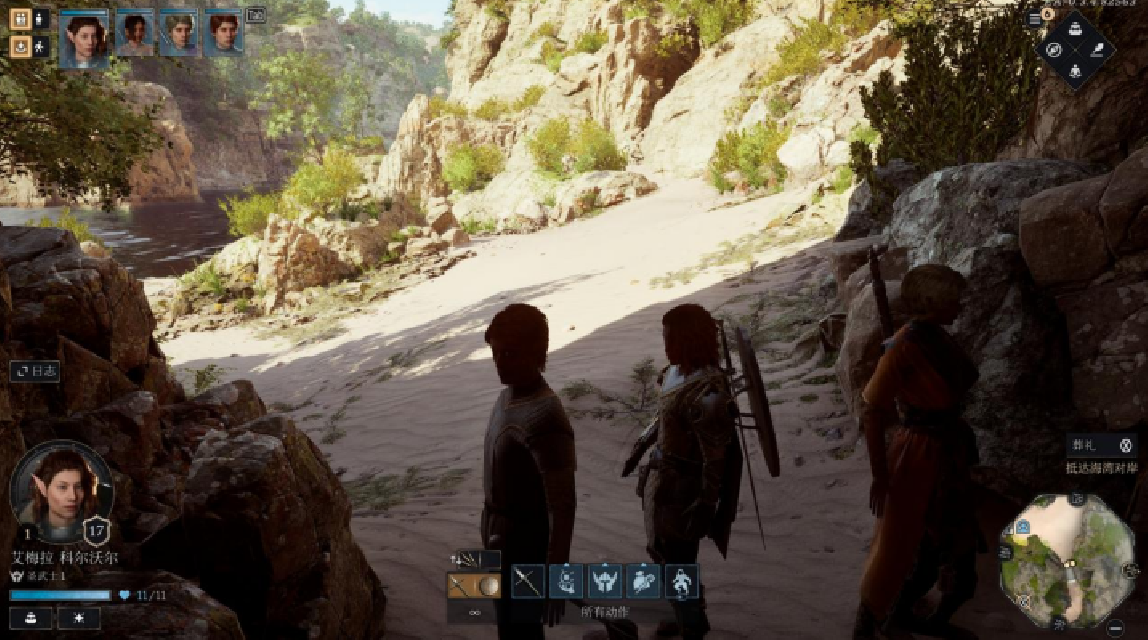
Task: Choose the fourth party member portrait
Action: click(x=223, y=34)
